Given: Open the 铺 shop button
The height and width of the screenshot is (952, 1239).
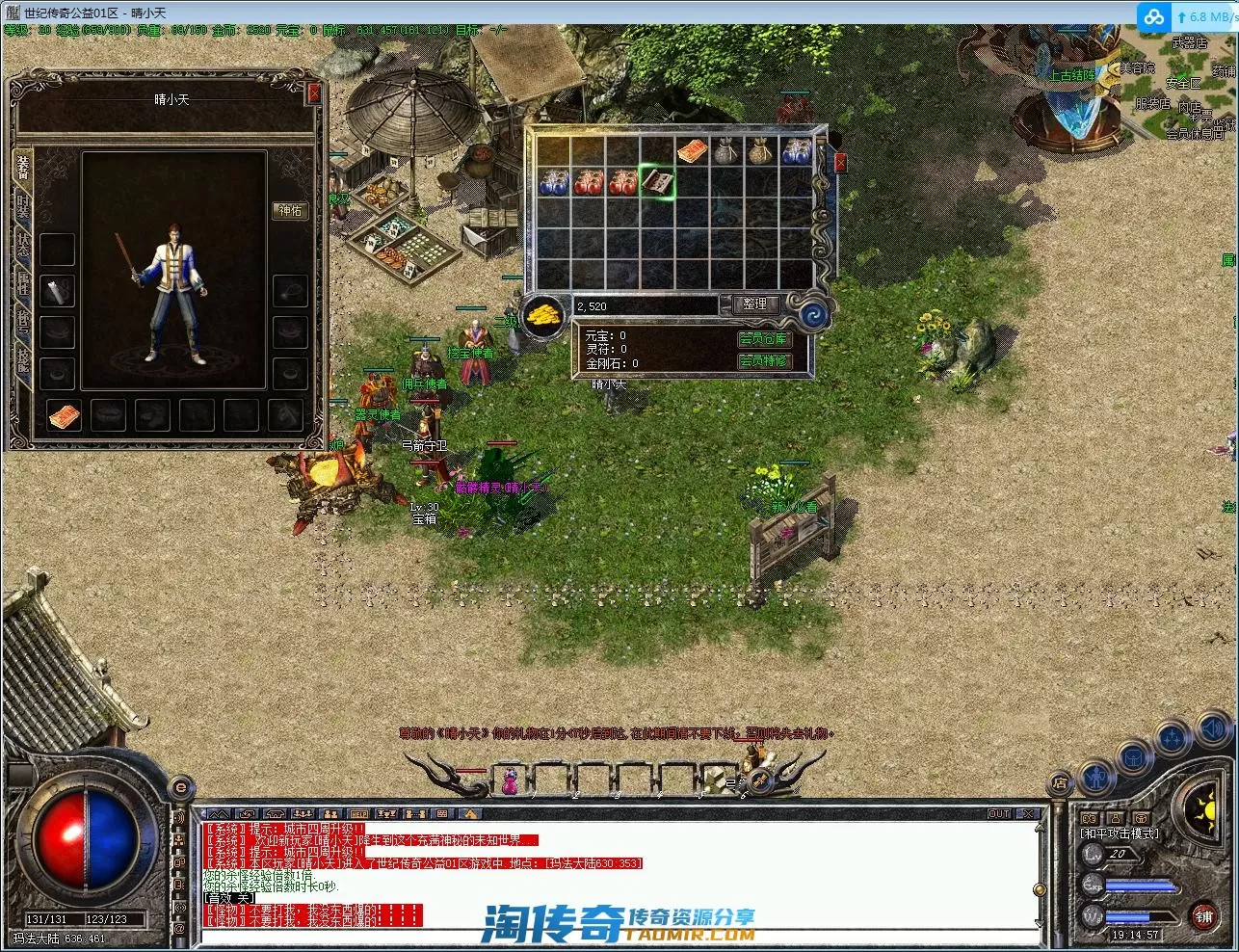Looking at the screenshot, I should tap(1203, 916).
